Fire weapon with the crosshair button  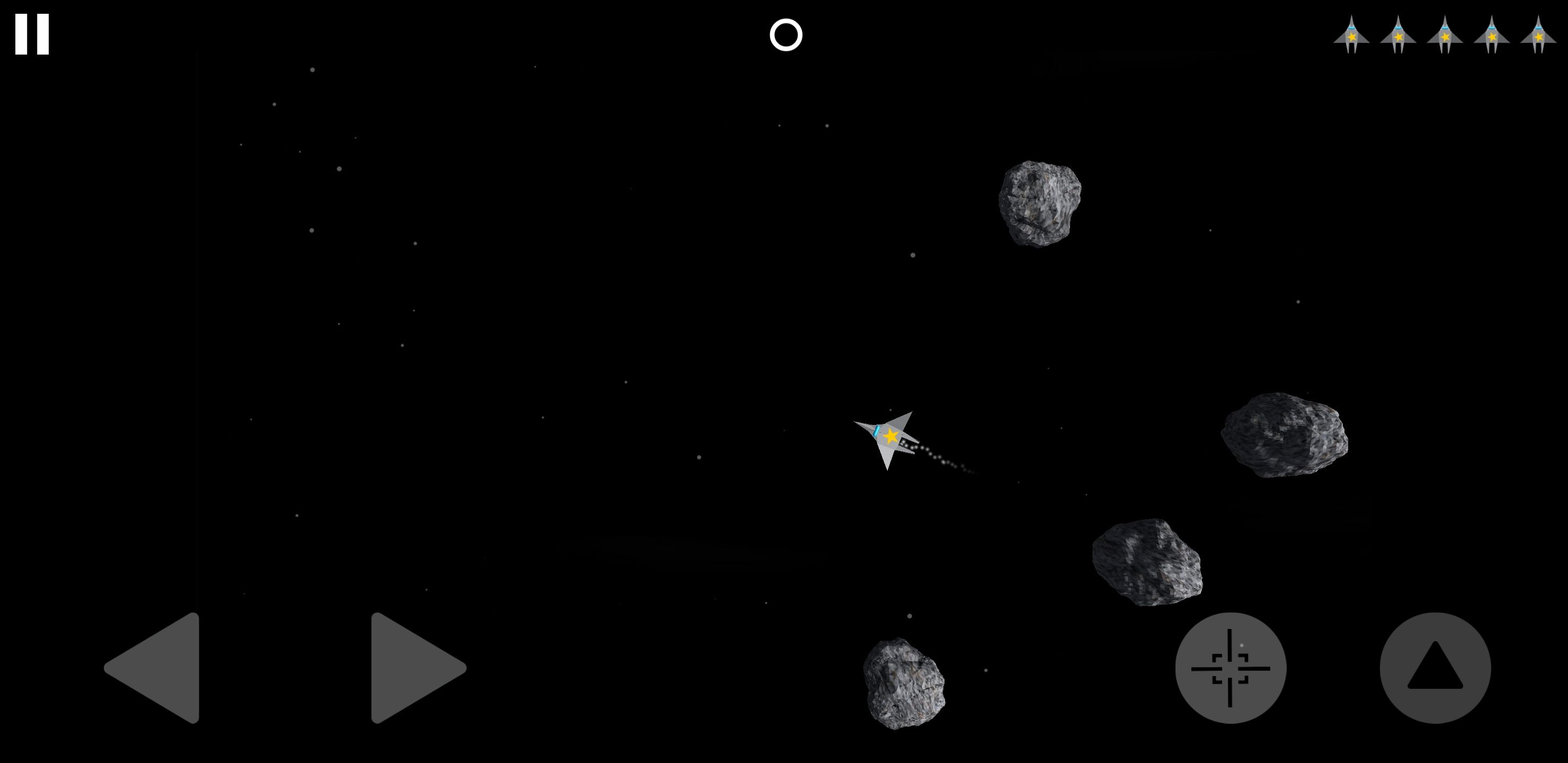(x=1230, y=668)
